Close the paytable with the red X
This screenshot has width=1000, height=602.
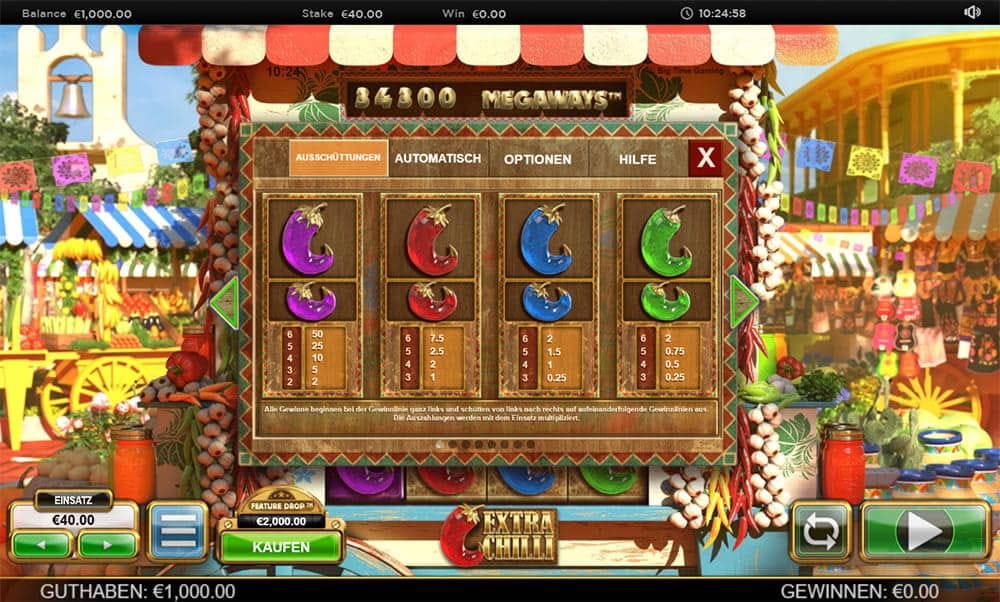coord(705,158)
